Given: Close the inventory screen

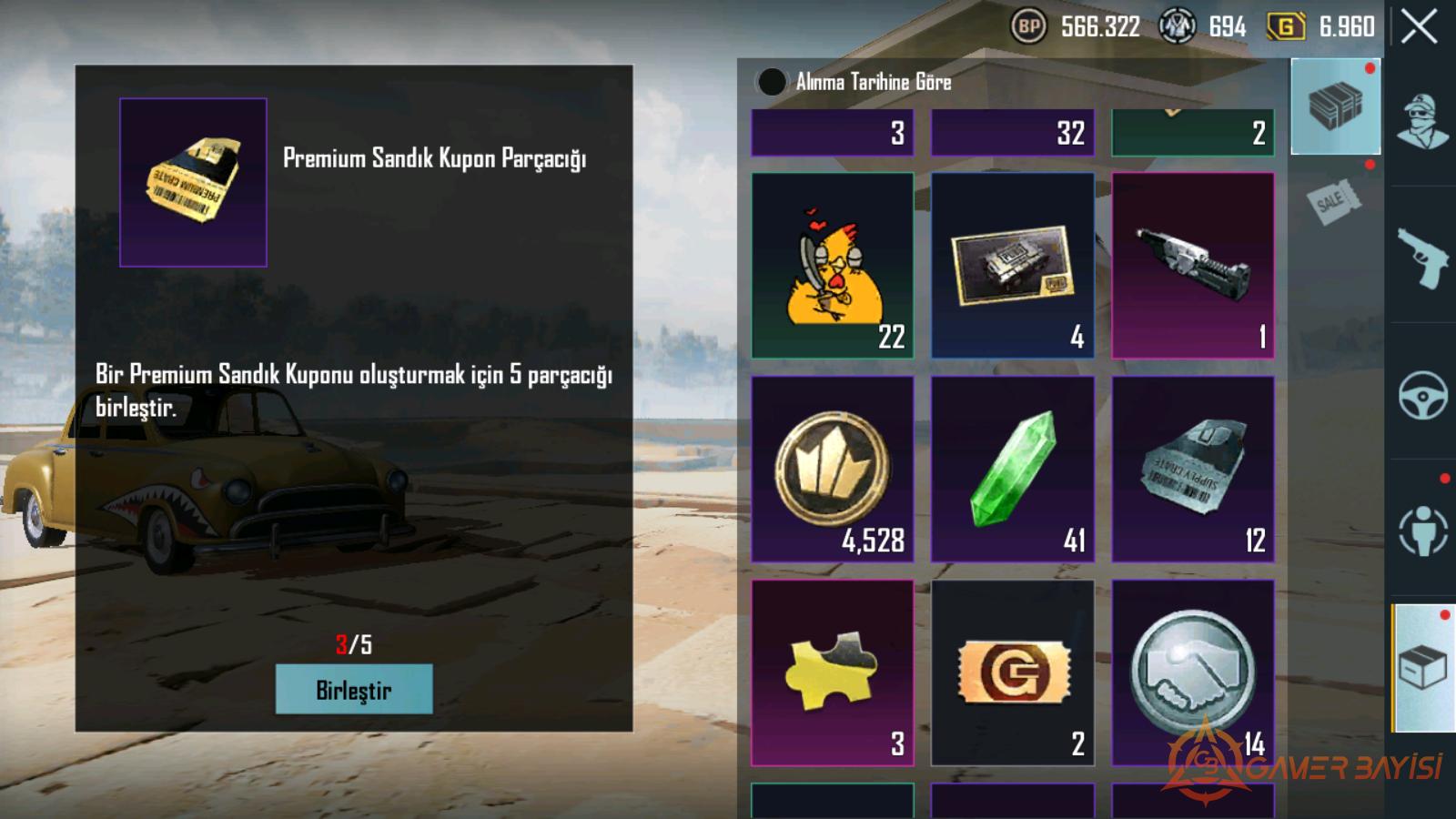Looking at the screenshot, I should 1419,27.
